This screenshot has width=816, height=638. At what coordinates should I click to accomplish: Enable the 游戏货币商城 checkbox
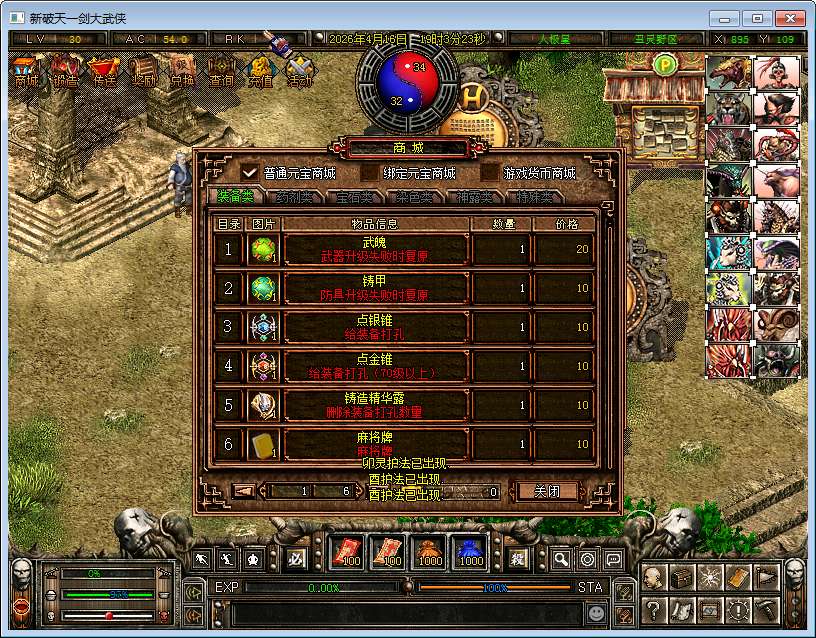489,172
